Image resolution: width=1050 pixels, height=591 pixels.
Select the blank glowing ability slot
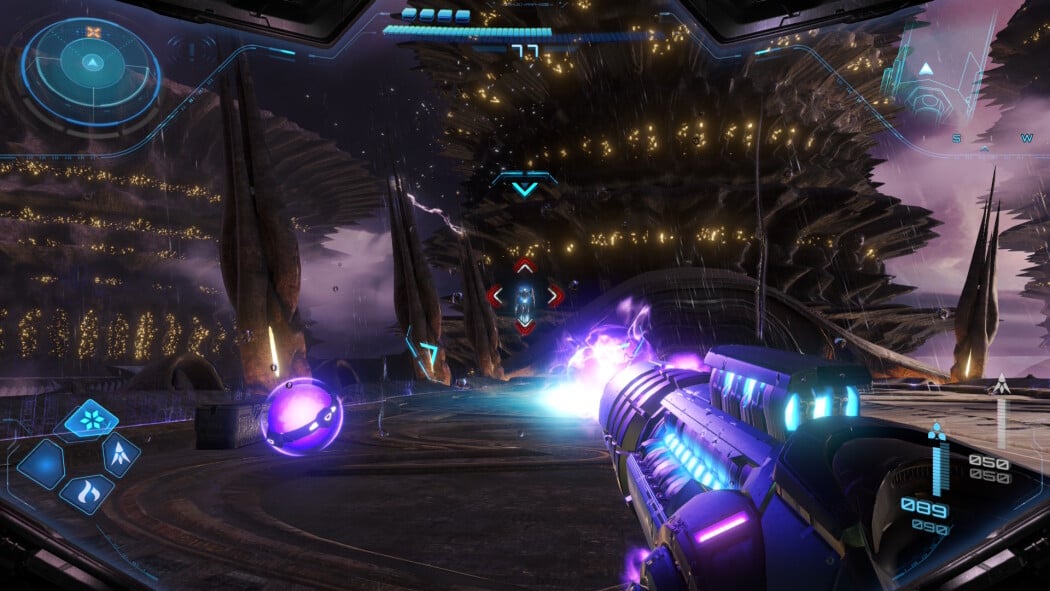(41, 465)
